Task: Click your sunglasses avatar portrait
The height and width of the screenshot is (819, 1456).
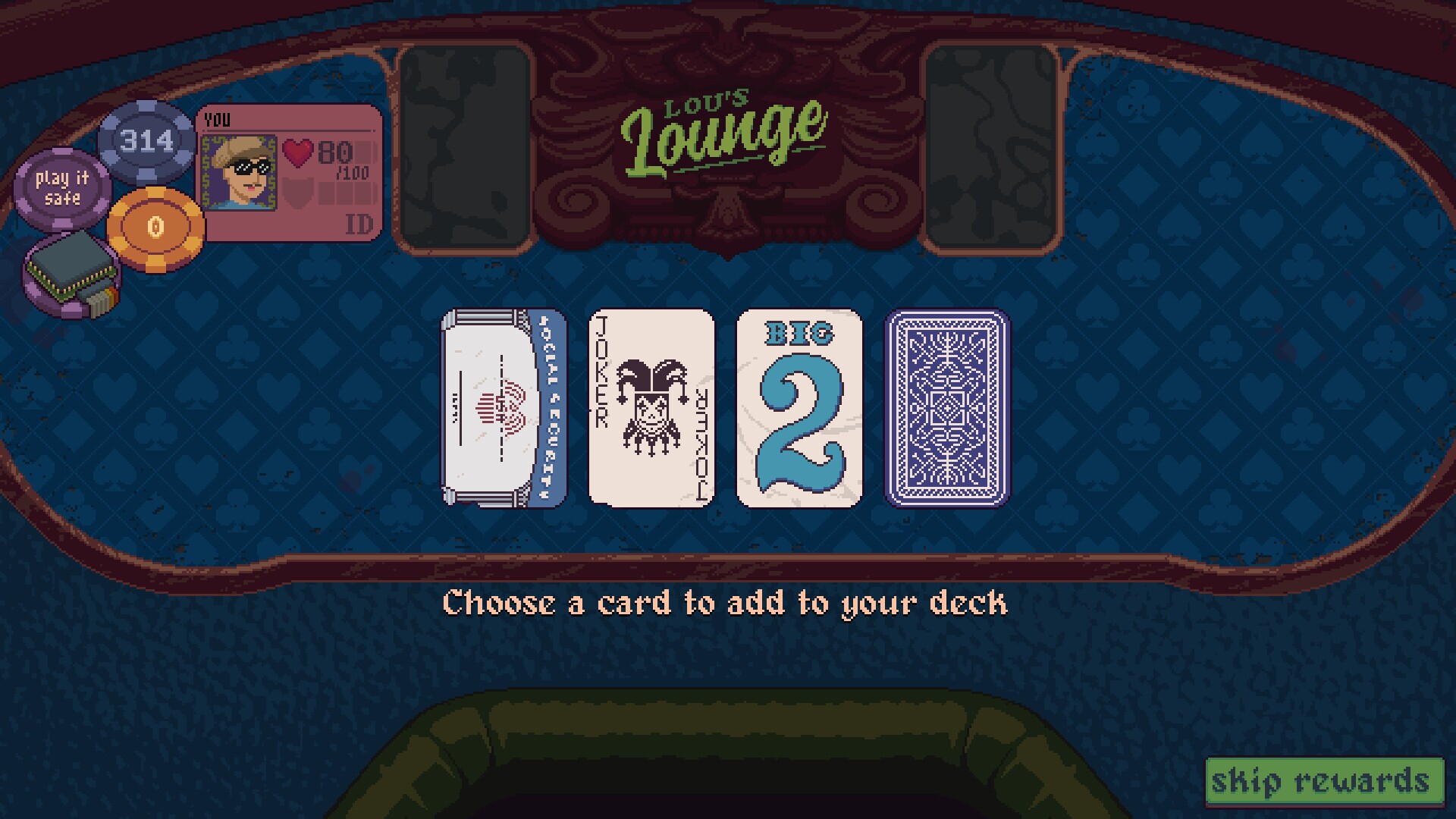Action: click(239, 171)
